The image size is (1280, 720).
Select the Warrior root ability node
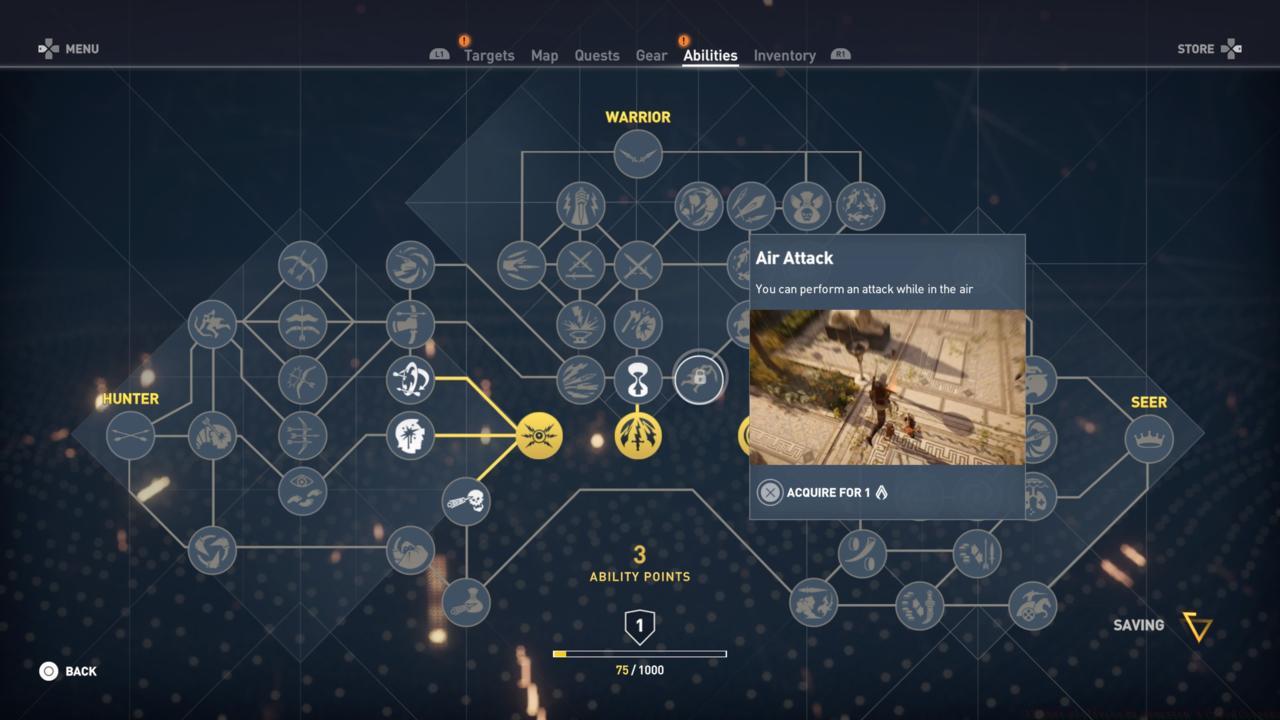(x=638, y=155)
